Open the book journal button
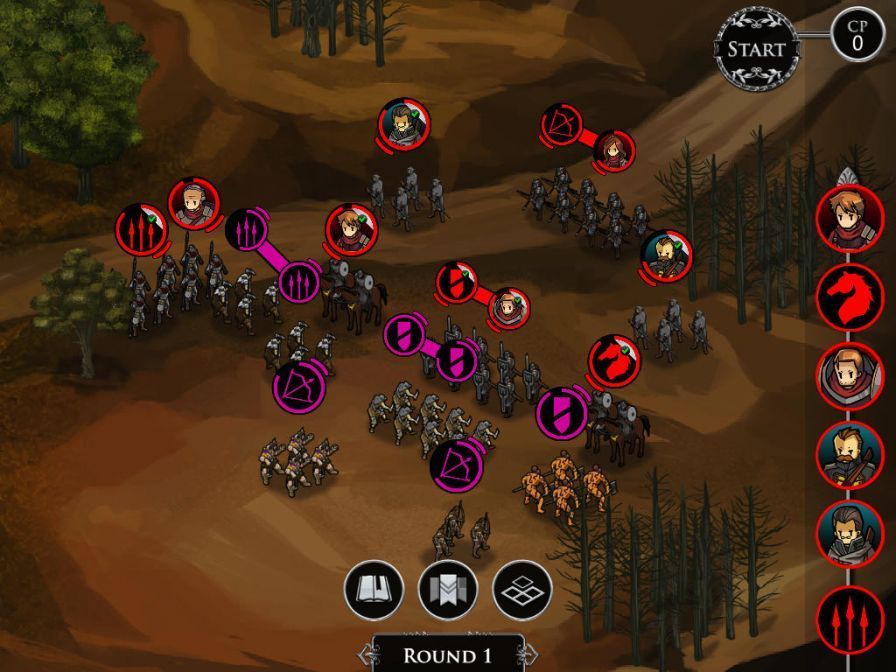896x672 pixels. 373,590
